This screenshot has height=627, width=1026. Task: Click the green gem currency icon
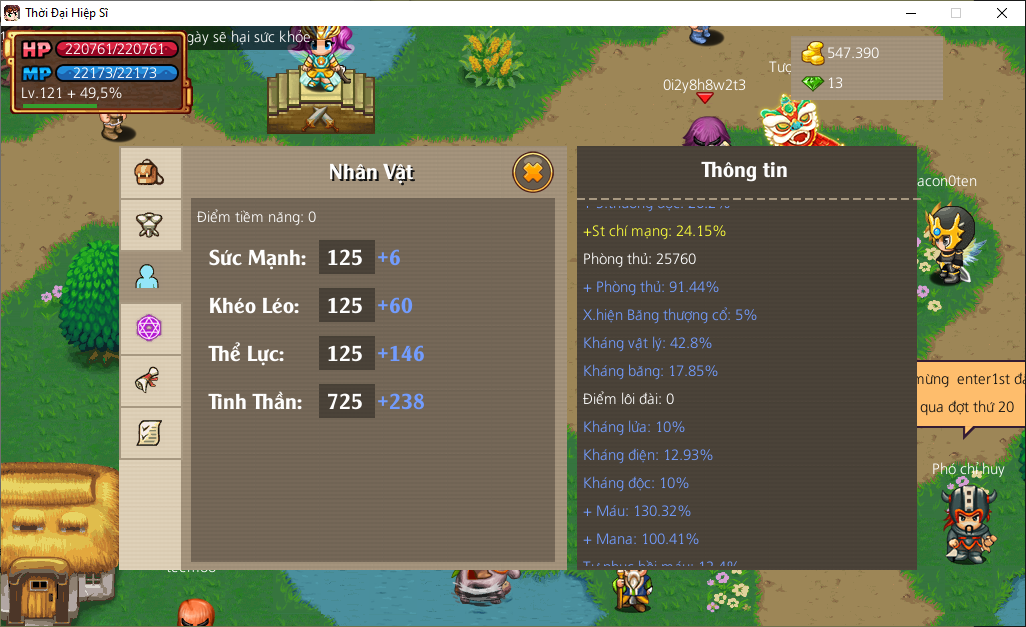pos(813,83)
